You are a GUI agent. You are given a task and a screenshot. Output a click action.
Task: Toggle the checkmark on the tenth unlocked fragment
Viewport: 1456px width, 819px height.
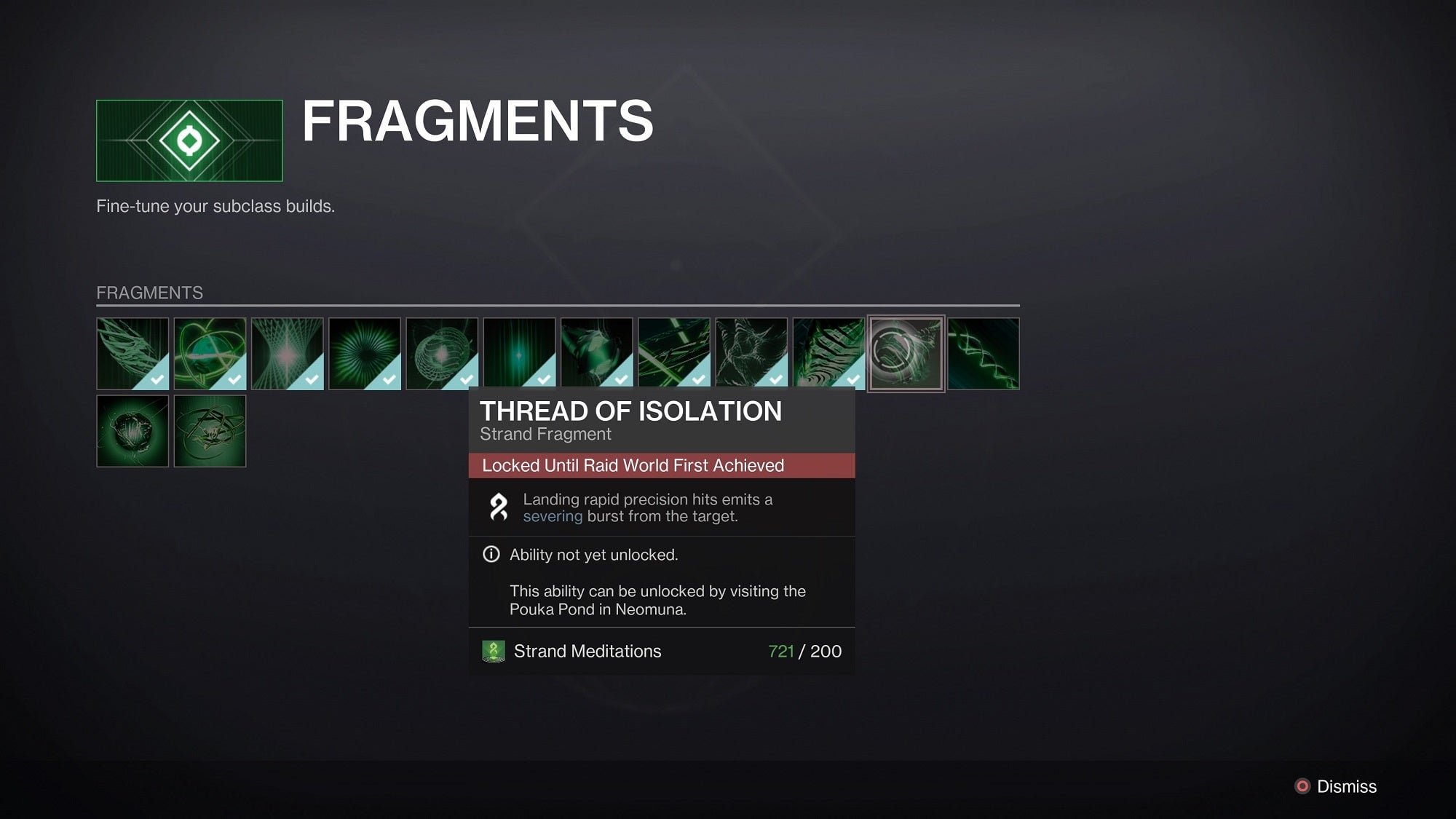[x=851, y=378]
